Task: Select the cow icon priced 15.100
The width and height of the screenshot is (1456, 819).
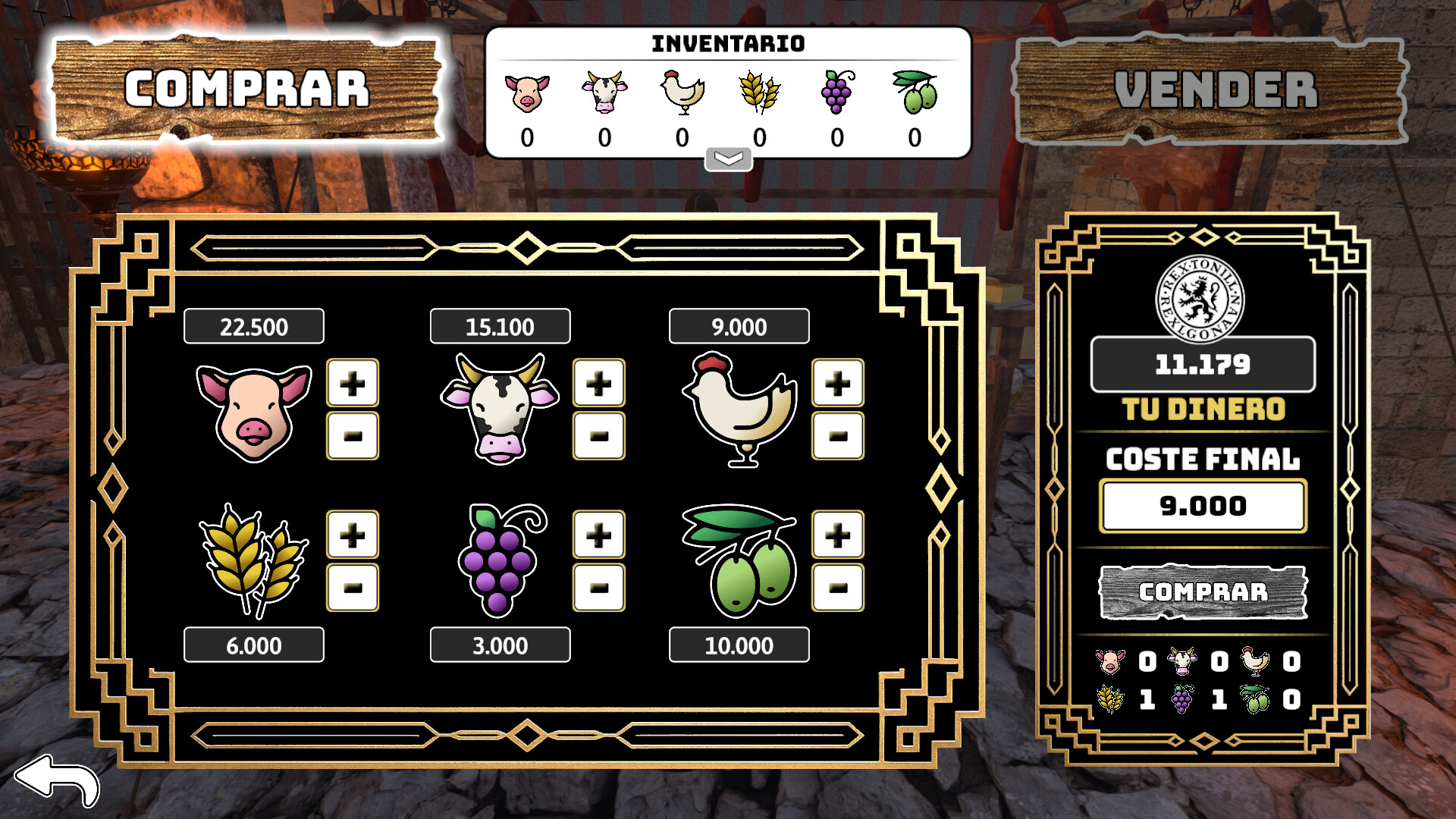Action: click(x=500, y=409)
